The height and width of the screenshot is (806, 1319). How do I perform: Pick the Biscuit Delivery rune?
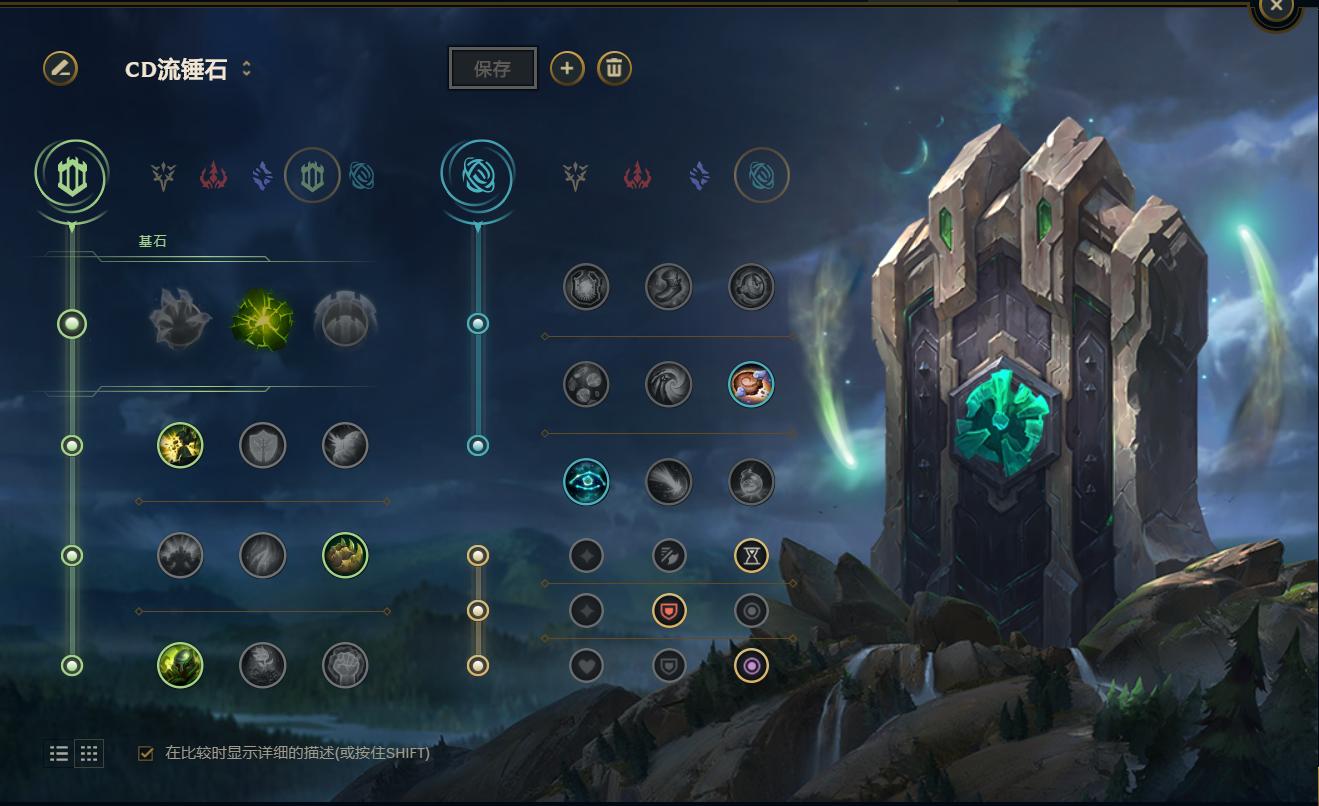point(751,384)
